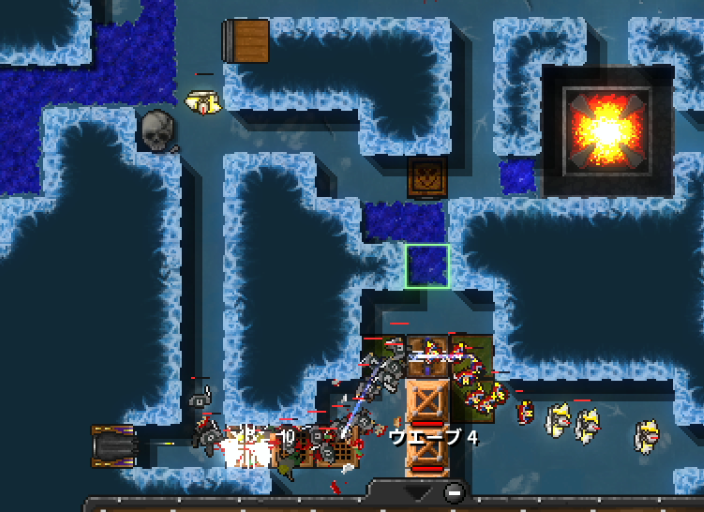Click the round minus button on bottom panel
The image size is (704, 512).
tap(454, 492)
